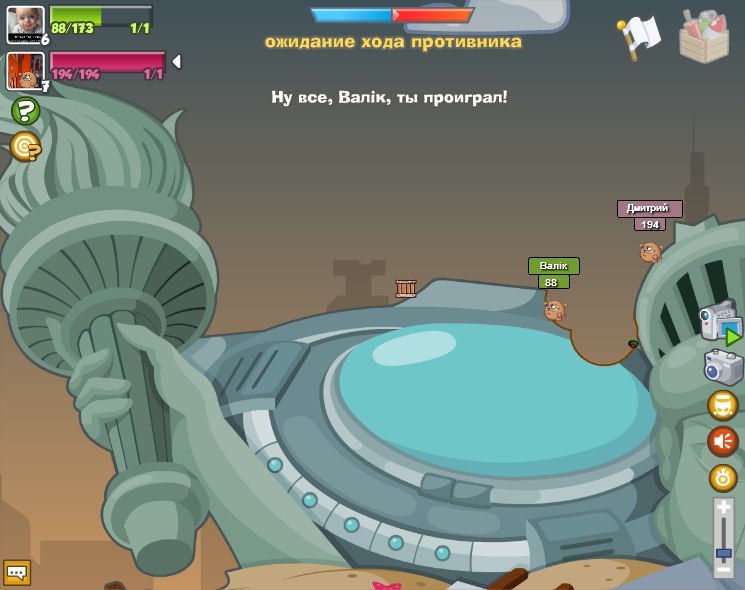Take a screenshot with the photo camera icon
Image resolution: width=745 pixels, height=590 pixels.
coord(723,367)
